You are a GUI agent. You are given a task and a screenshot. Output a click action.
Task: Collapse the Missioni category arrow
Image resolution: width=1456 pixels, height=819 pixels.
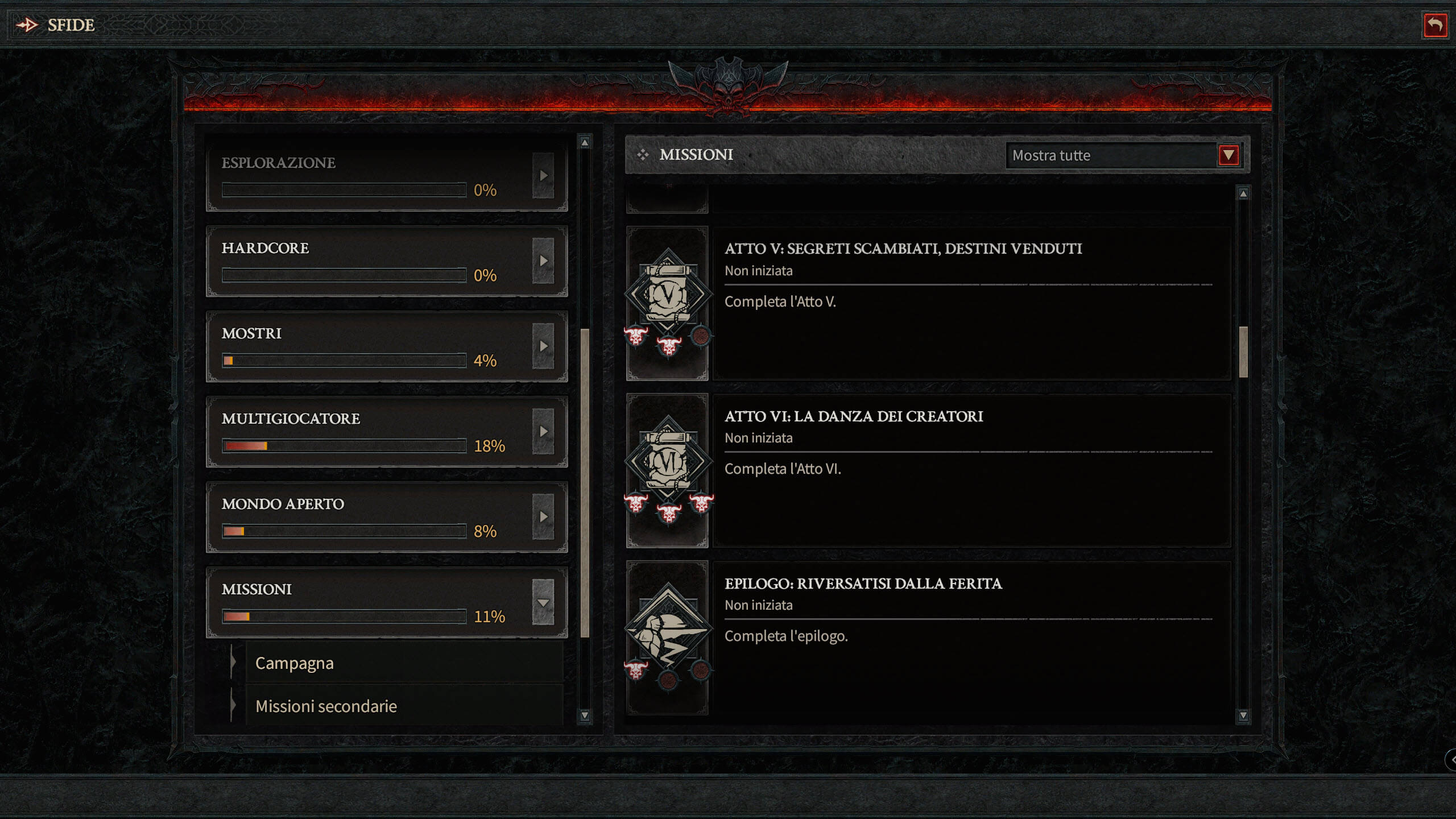[543, 602]
